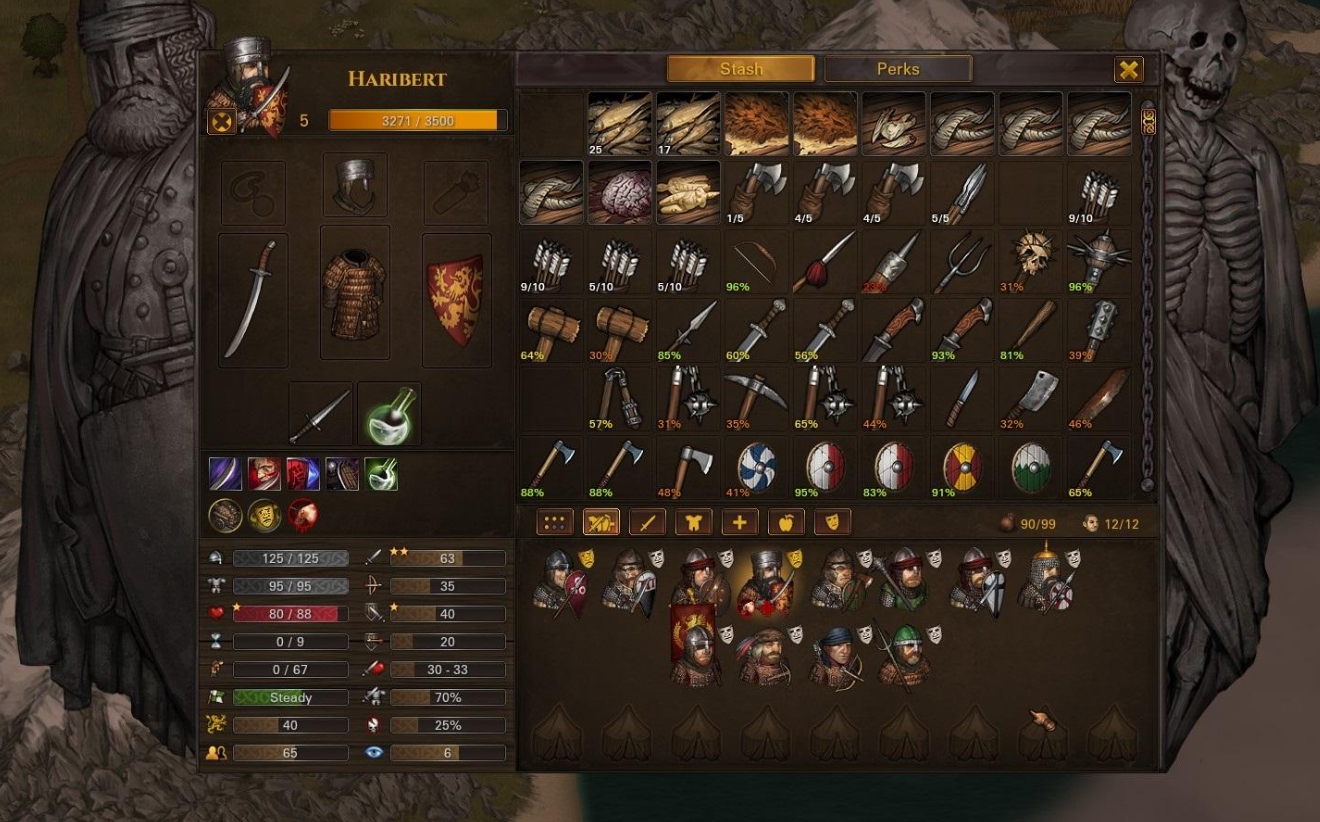Viewport: 1320px width, 822px height.
Task: Switch to the Perks tab
Action: pyautogui.click(x=897, y=69)
